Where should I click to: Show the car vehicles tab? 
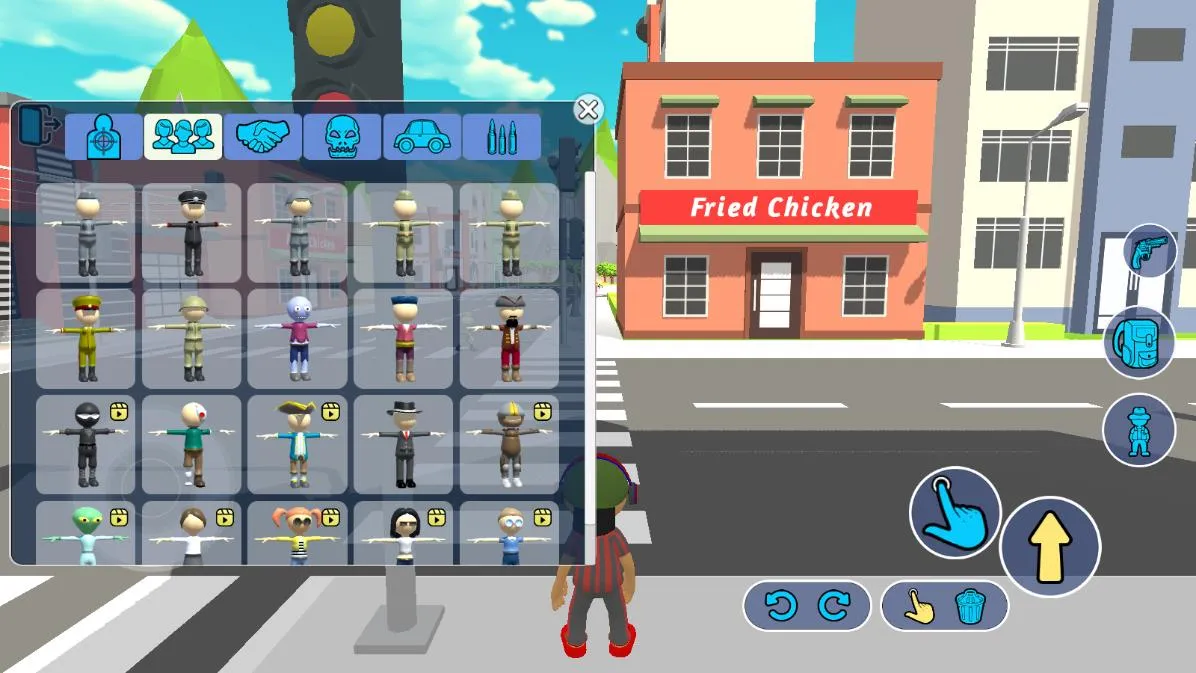(422, 137)
